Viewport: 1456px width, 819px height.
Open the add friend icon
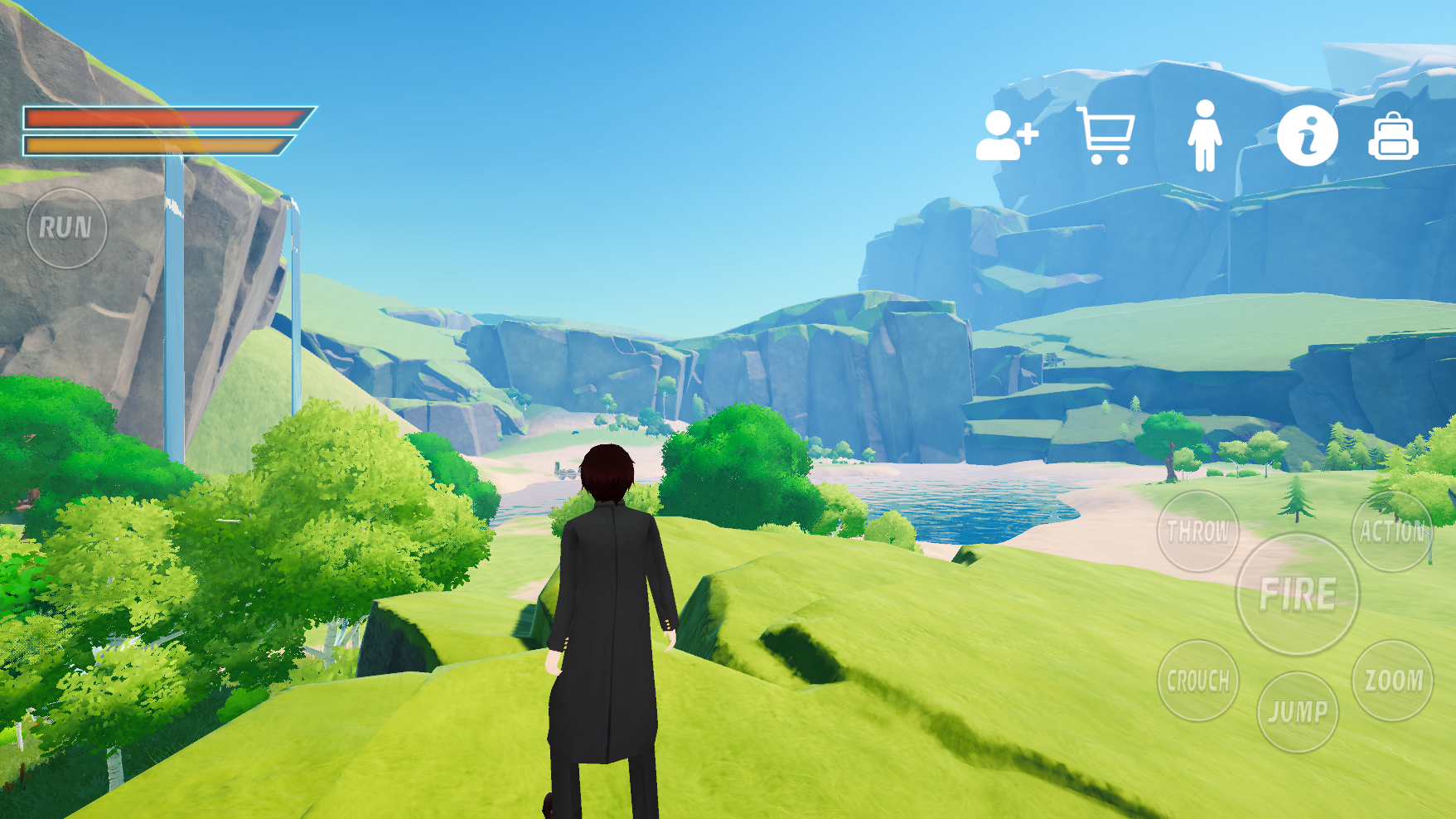[1006, 135]
